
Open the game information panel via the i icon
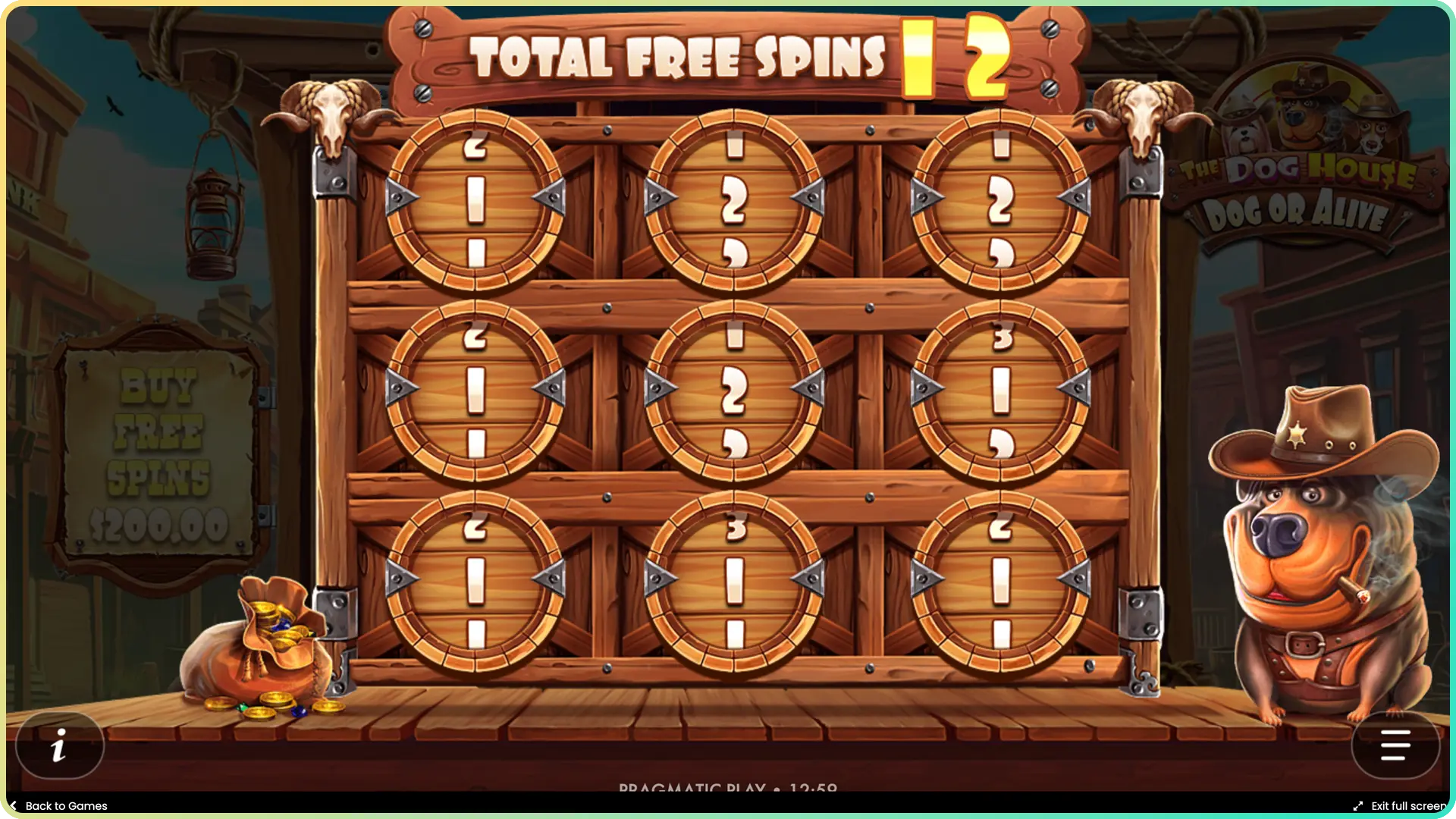(60, 745)
